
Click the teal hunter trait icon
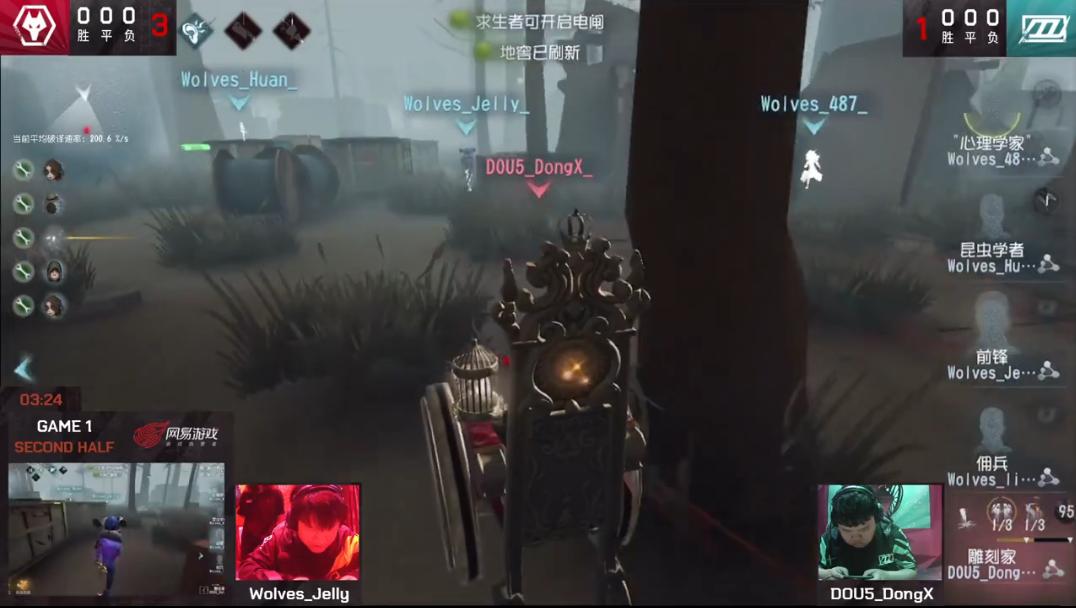tap(194, 30)
